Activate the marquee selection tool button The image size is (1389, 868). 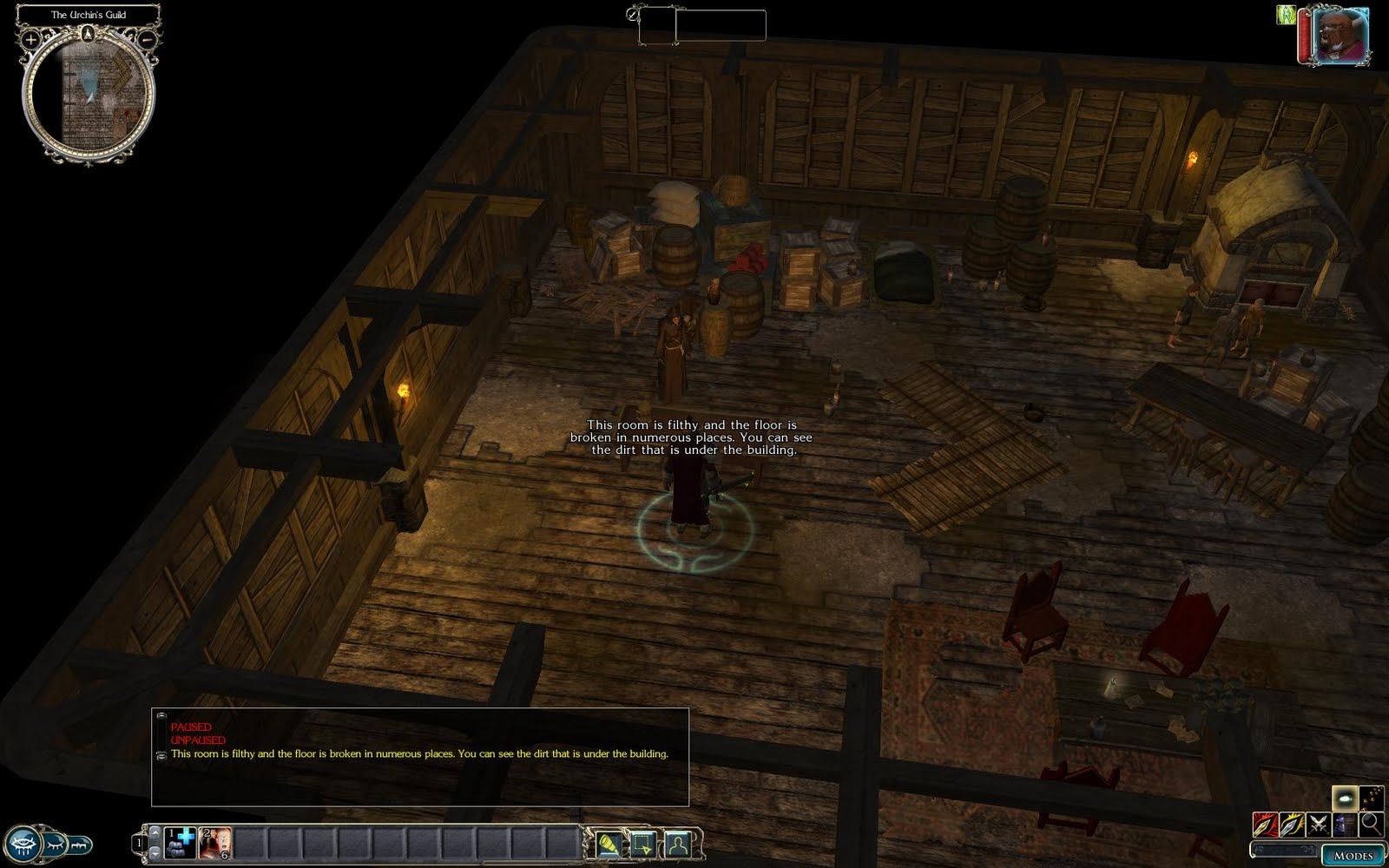643,843
